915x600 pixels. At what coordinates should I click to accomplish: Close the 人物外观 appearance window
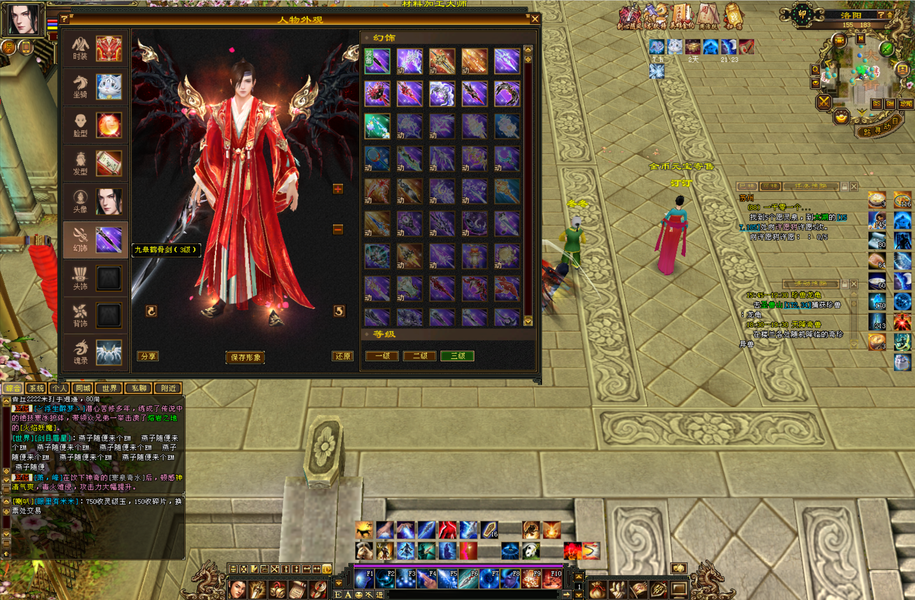[x=535, y=18]
